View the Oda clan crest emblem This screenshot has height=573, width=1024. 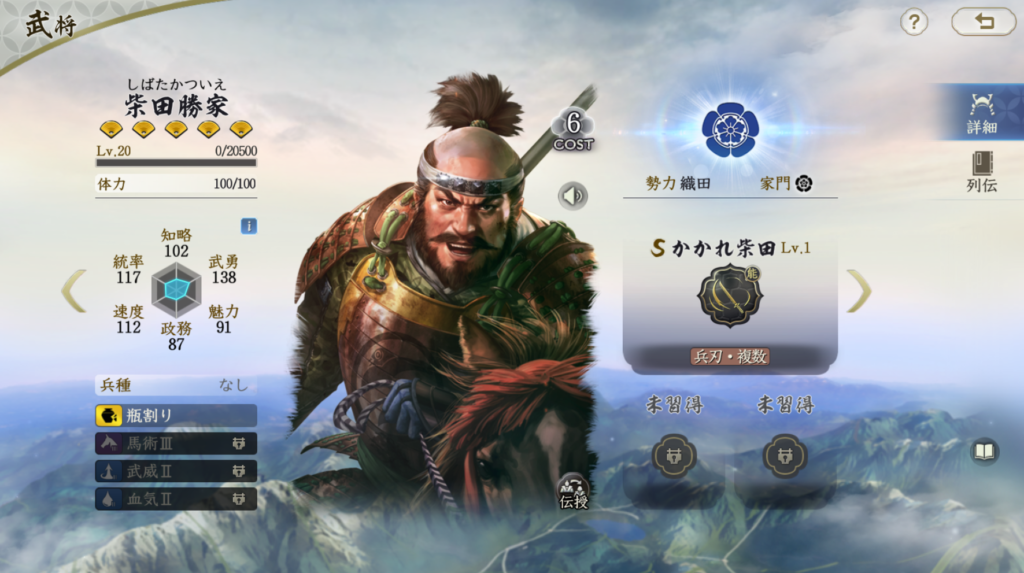click(x=730, y=129)
